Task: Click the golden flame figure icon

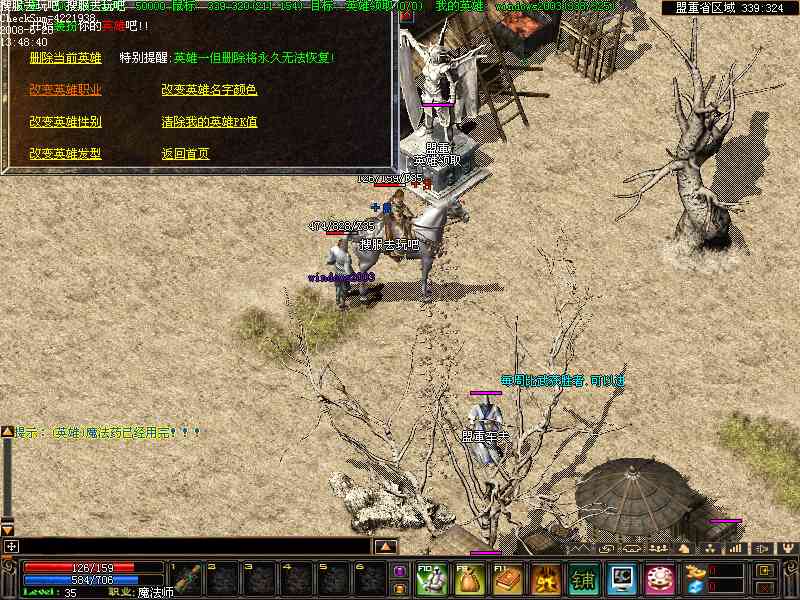Action: click(x=546, y=579)
